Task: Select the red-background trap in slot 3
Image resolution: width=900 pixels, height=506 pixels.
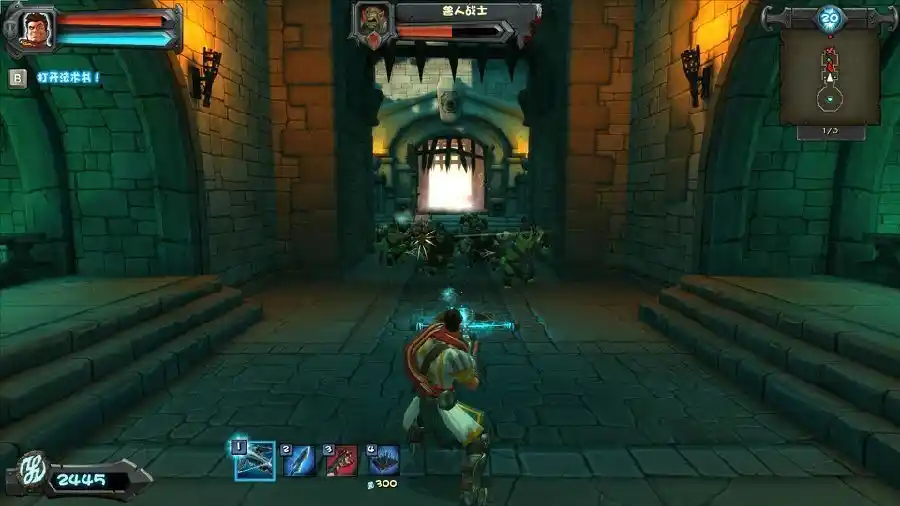Action: [x=341, y=460]
